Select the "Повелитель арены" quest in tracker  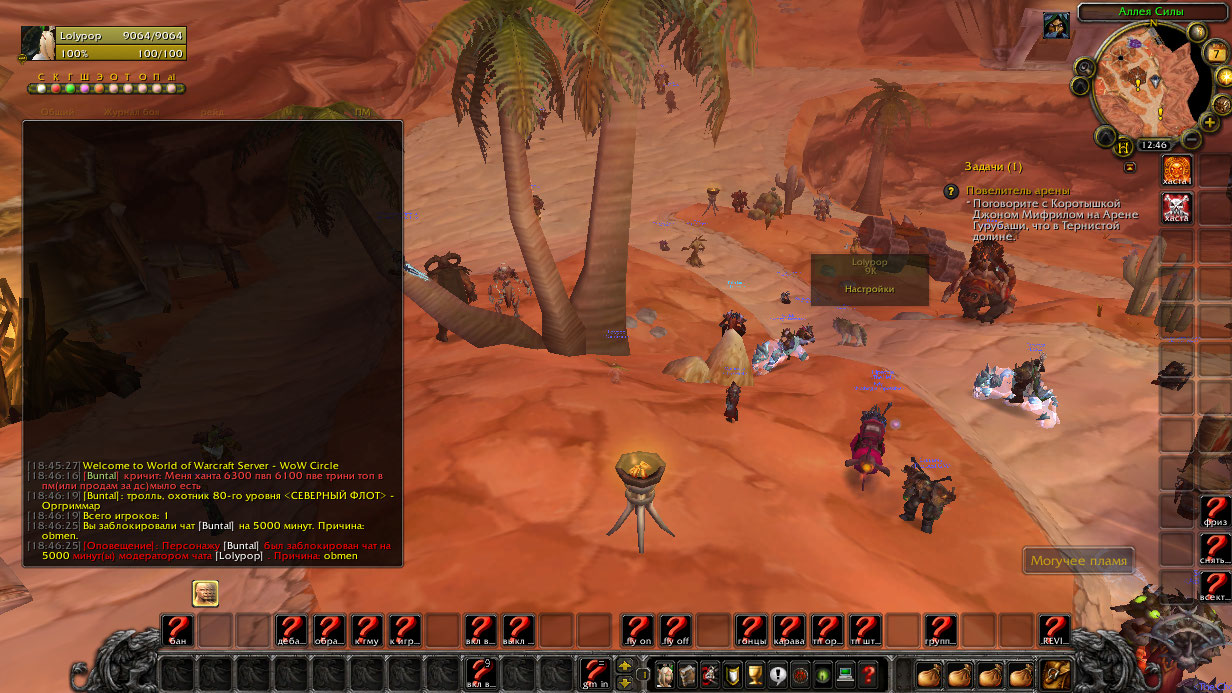click(1017, 190)
